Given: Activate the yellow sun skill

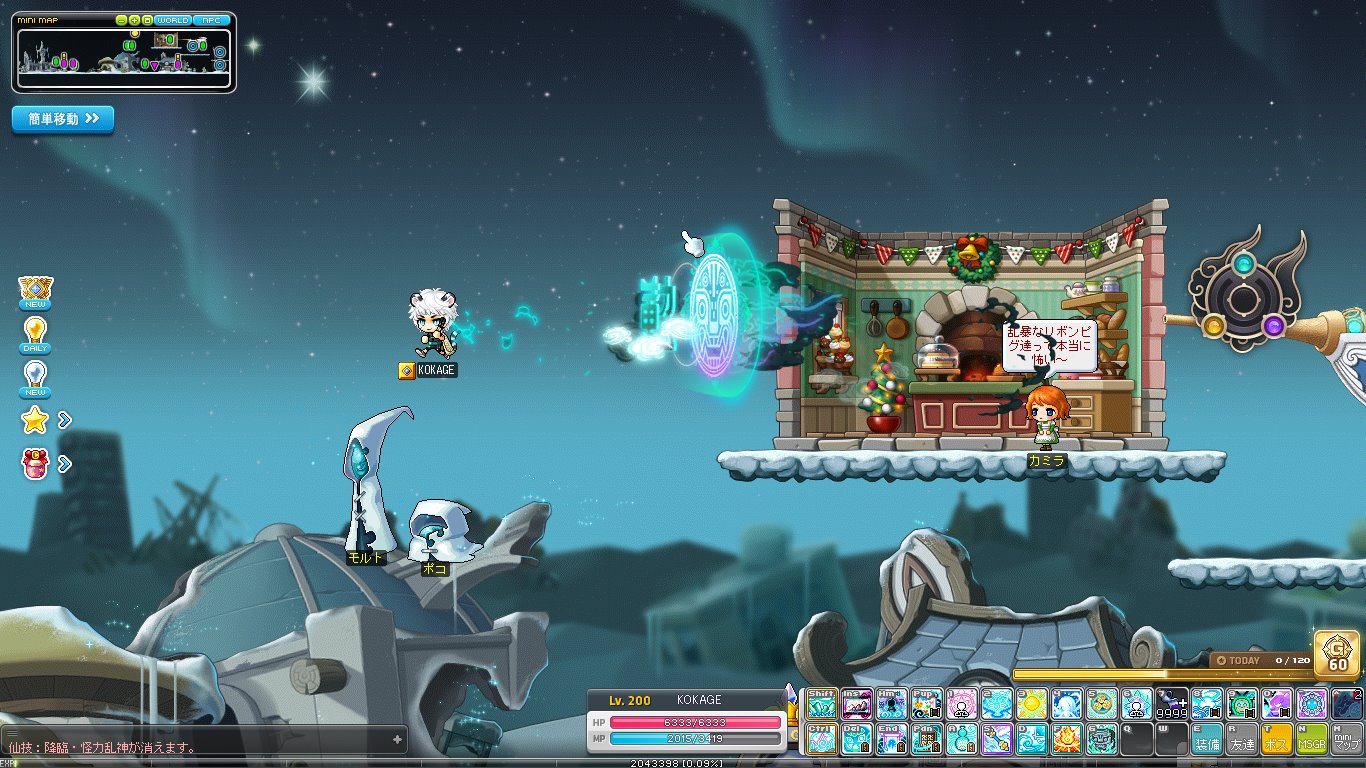Looking at the screenshot, I should click(x=1032, y=704).
